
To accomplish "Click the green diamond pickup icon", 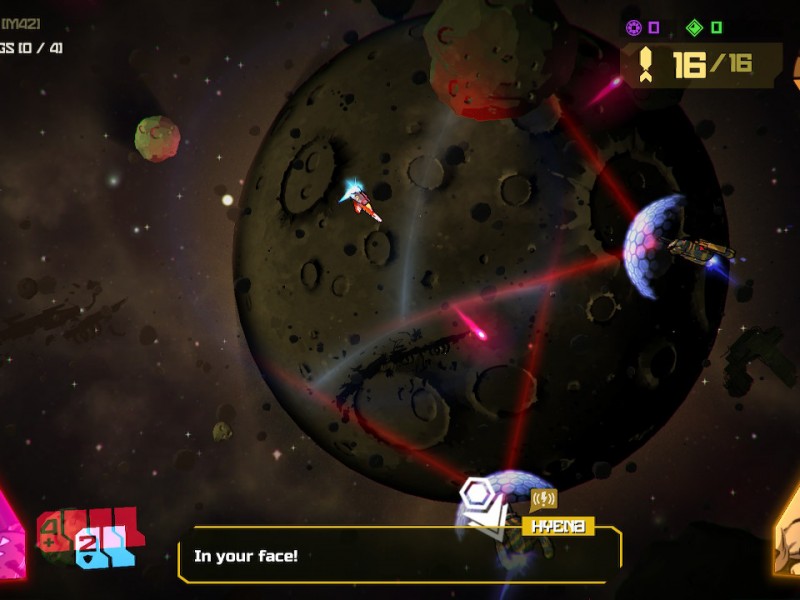I will 694,28.
